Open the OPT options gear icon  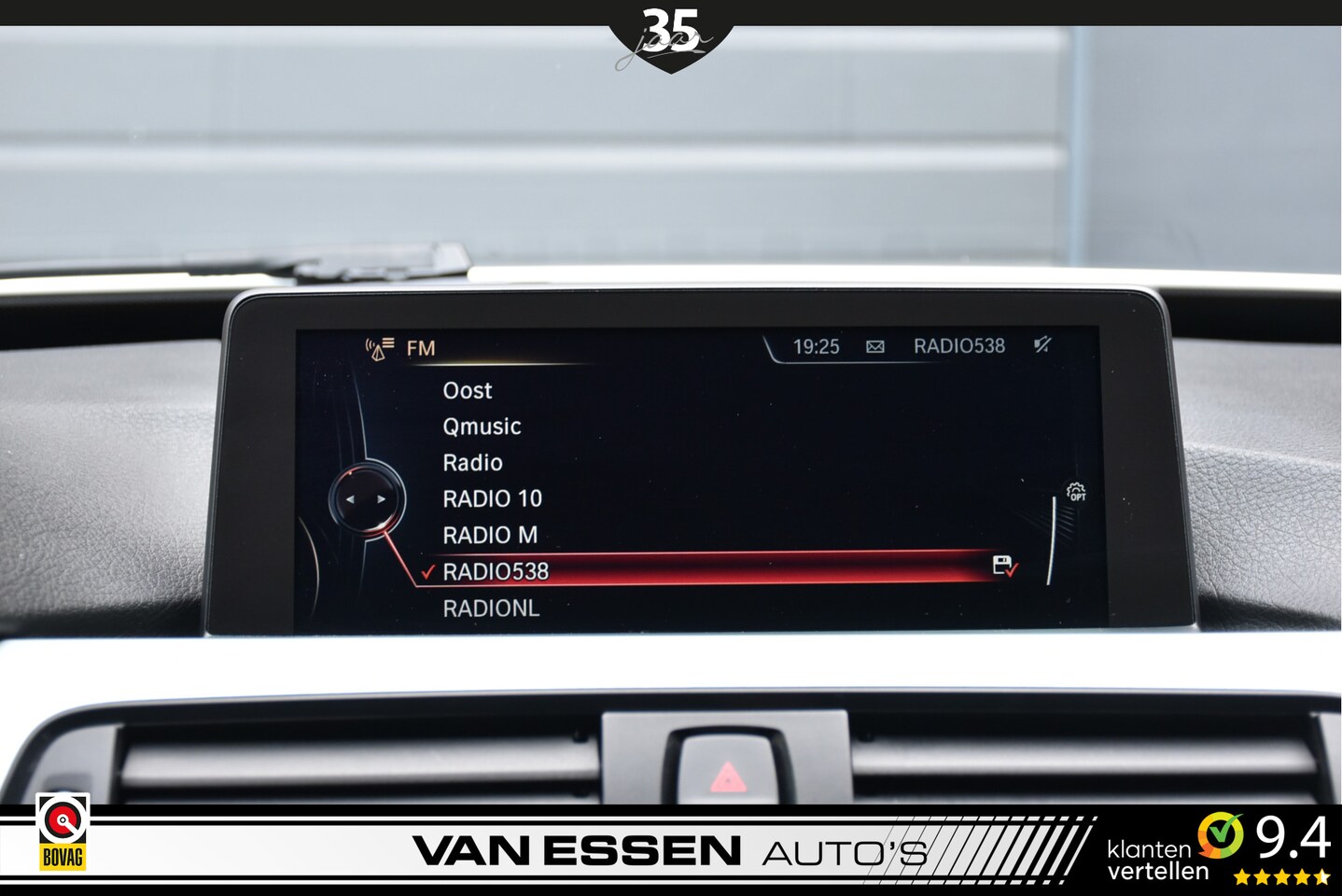click(1076, 492)
